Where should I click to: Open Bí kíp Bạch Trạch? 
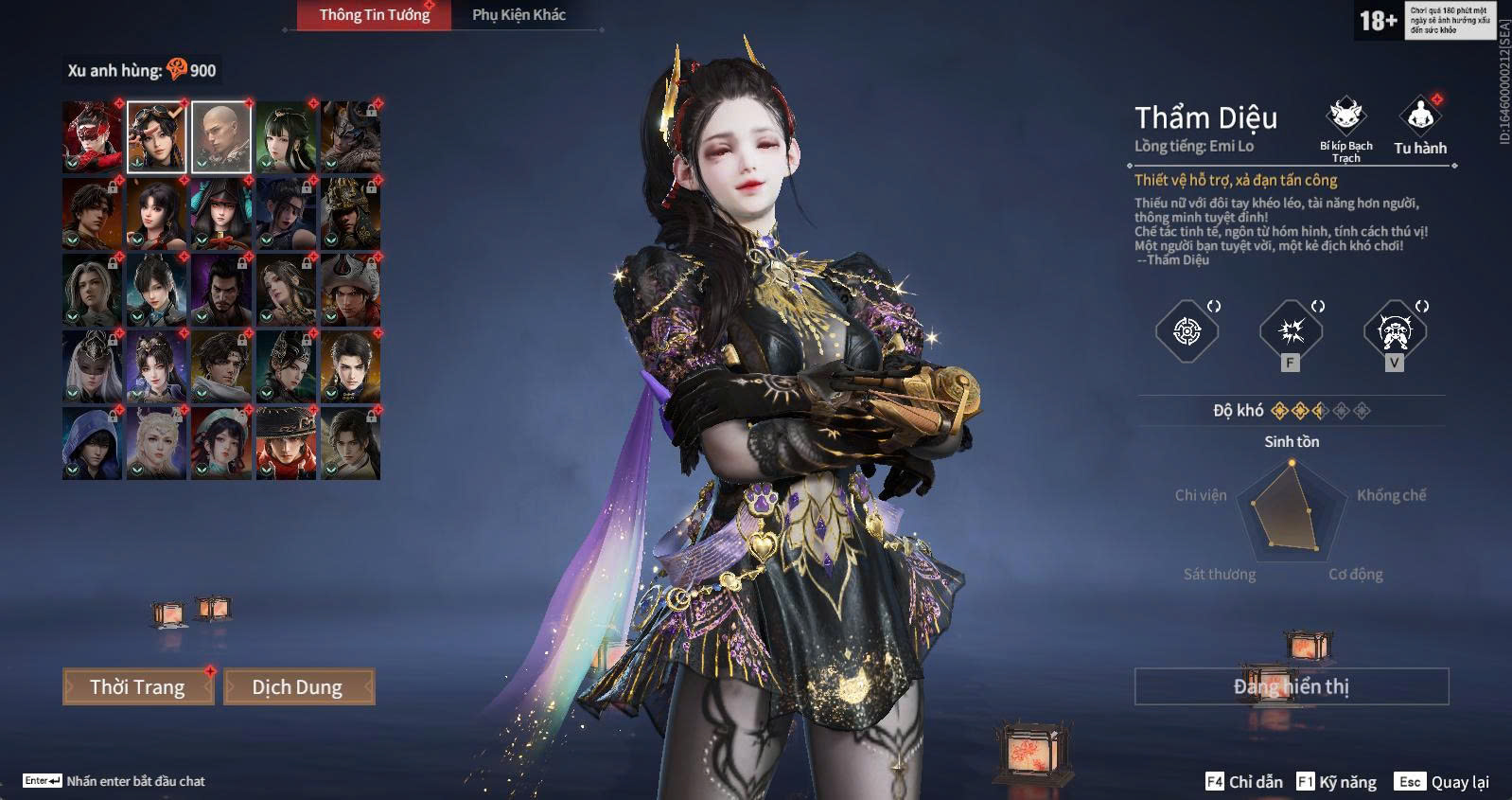1345,118
